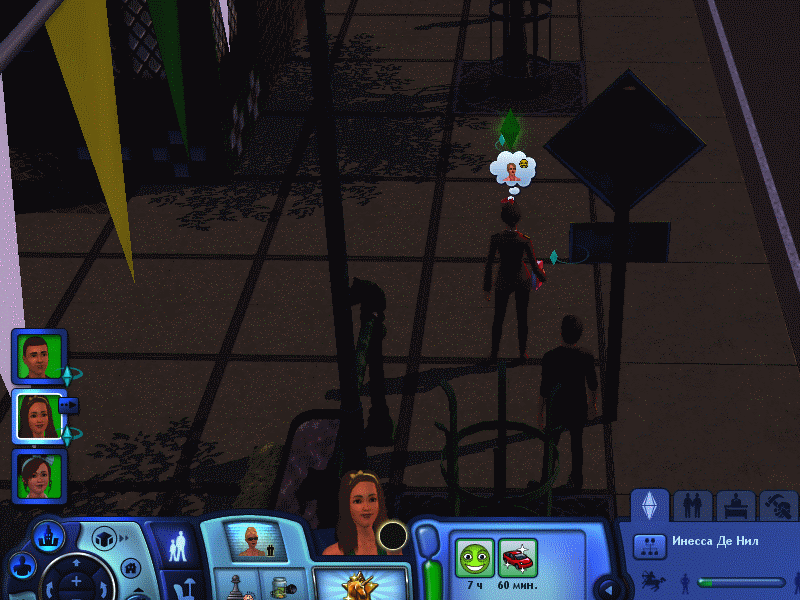Open the lifetime wish golden unicorn icon
This screenshot has height=600, width=800.
tap(361, 586)
